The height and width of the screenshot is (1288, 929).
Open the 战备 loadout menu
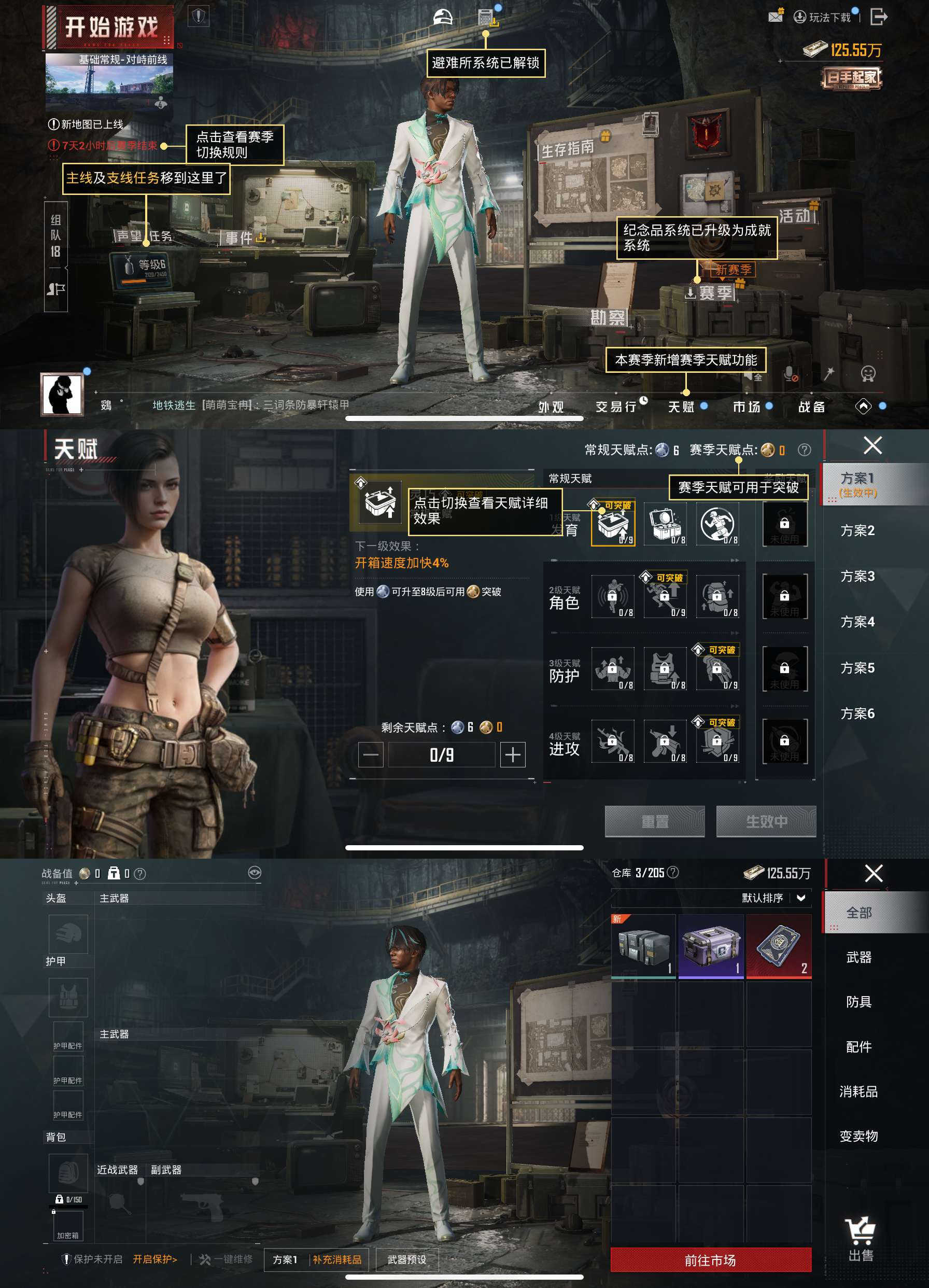click(811, 407)
